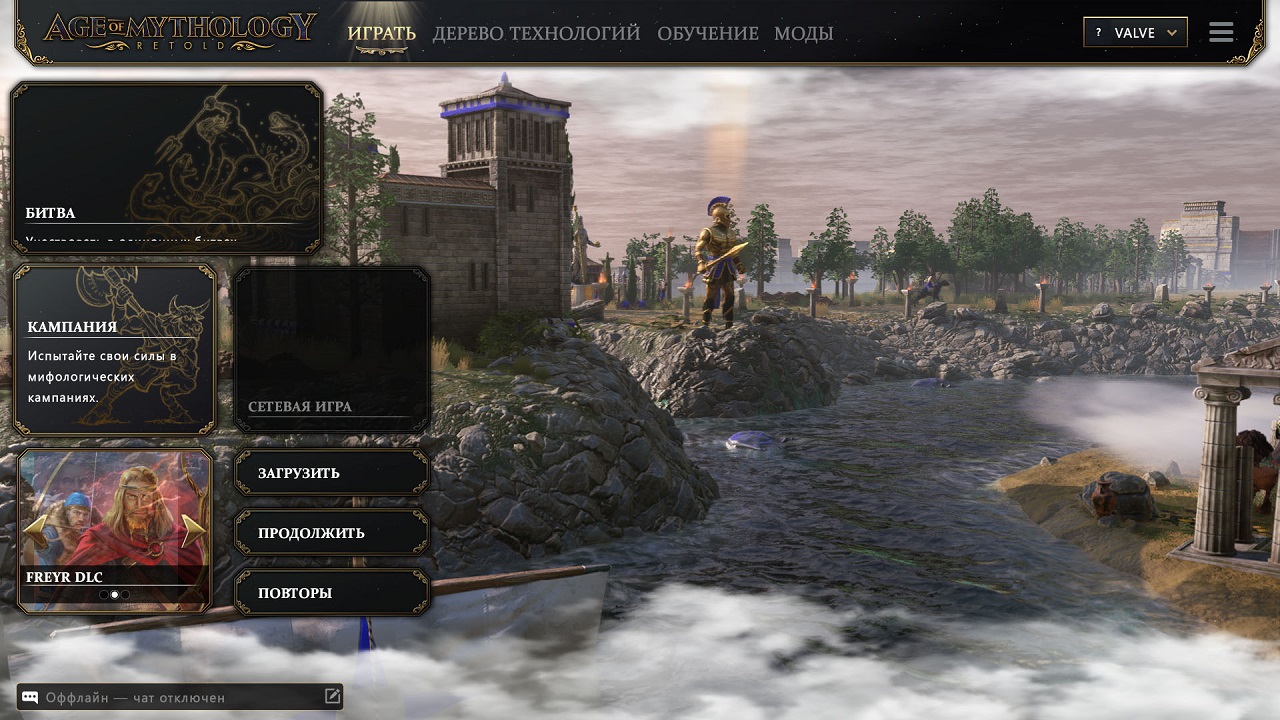
Task: Select the second carousel dot under FREYR DLC
Action: tap(115, 595)
